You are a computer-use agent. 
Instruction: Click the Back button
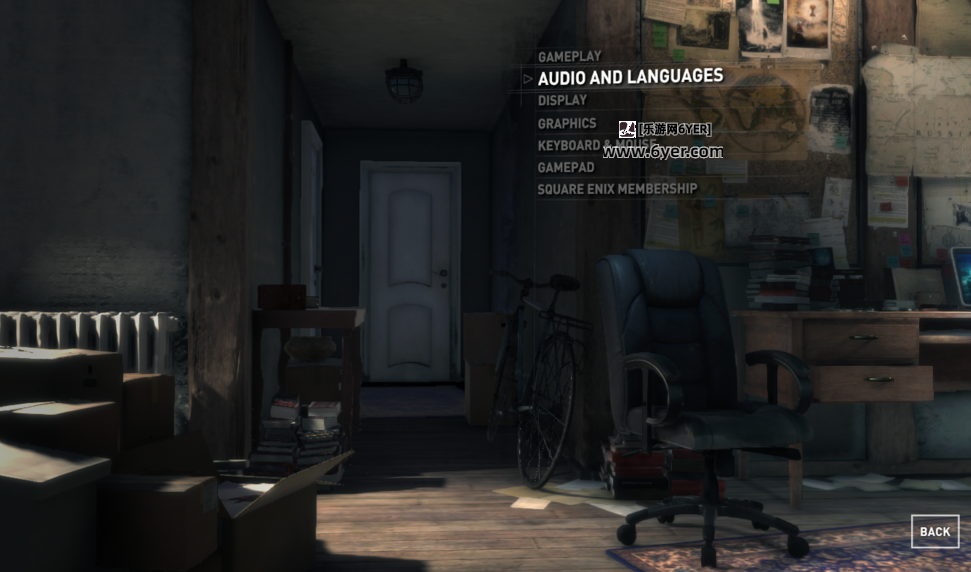point(934,531)
